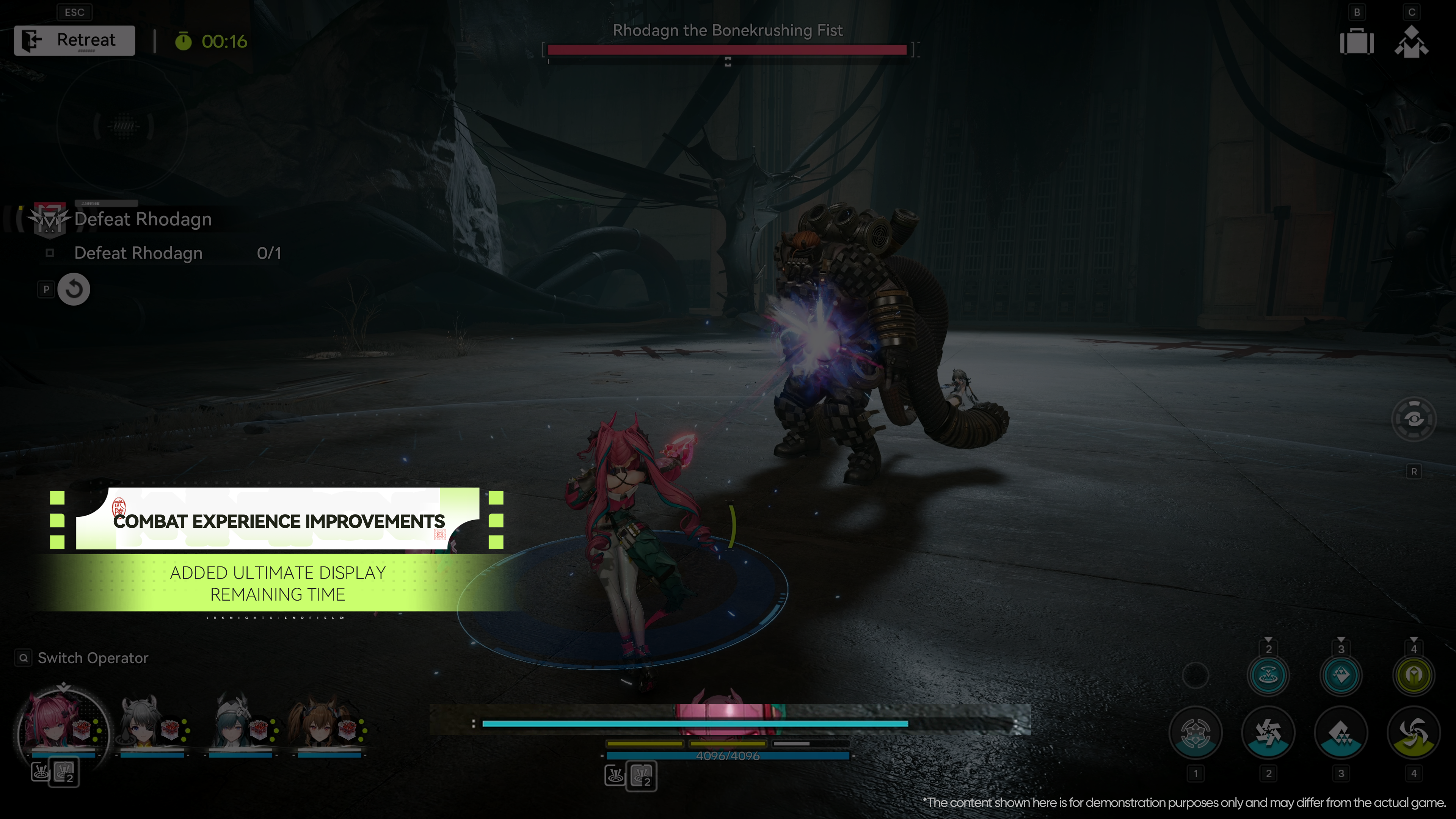Click the circular restart arrow button
Viewport: 1456px width, 819px height.
[x=74, y=289]
